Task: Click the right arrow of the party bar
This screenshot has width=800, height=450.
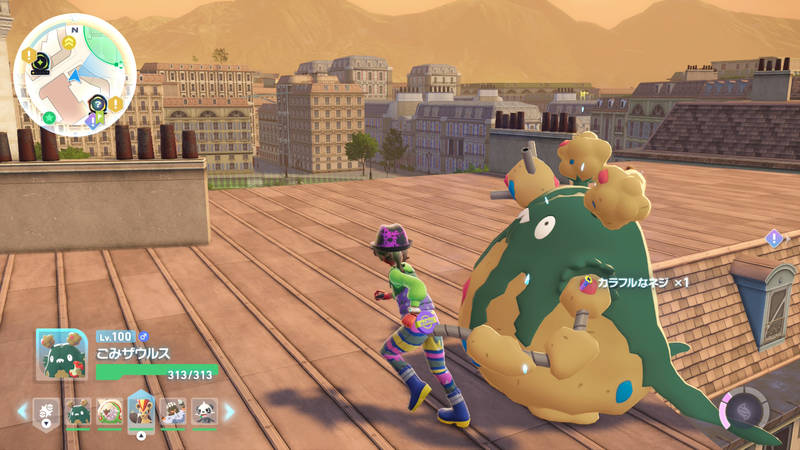Action: coord(229,411)
